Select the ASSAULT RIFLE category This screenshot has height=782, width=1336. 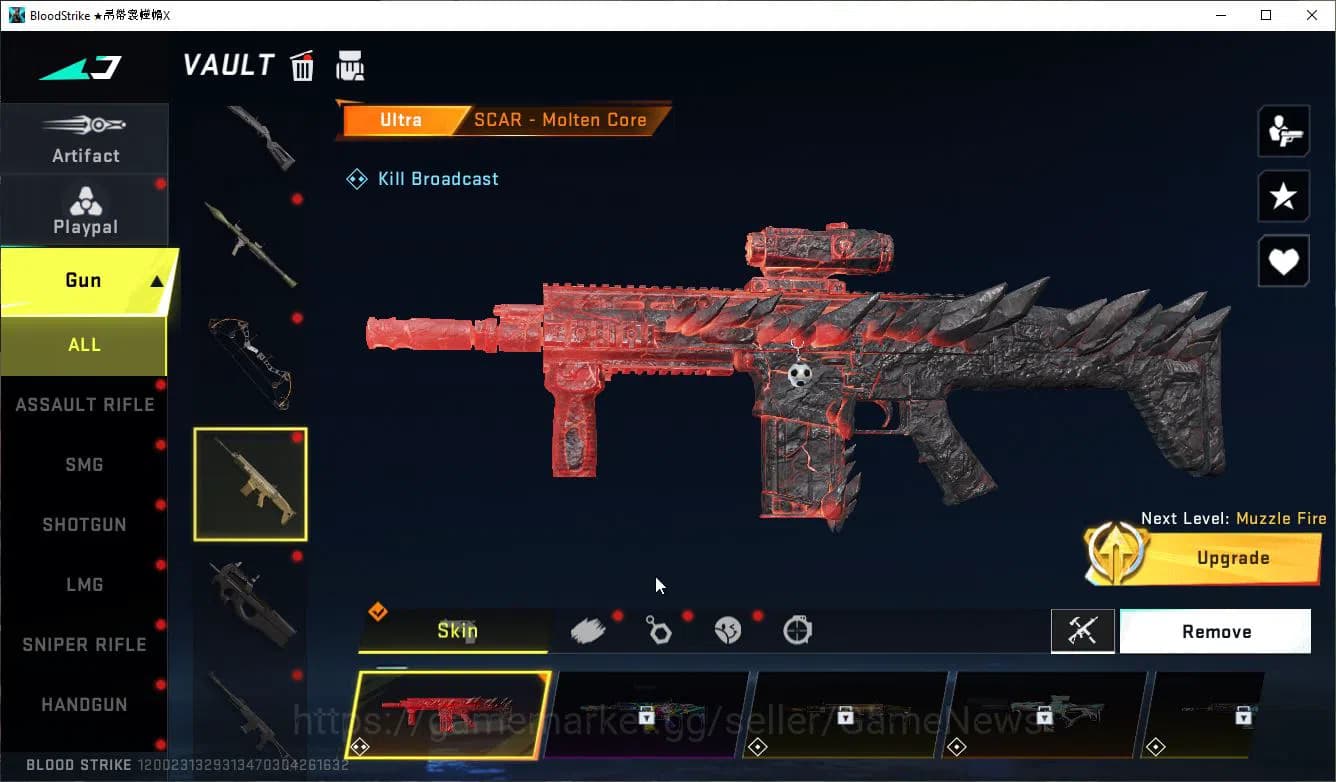pos(84,404)
